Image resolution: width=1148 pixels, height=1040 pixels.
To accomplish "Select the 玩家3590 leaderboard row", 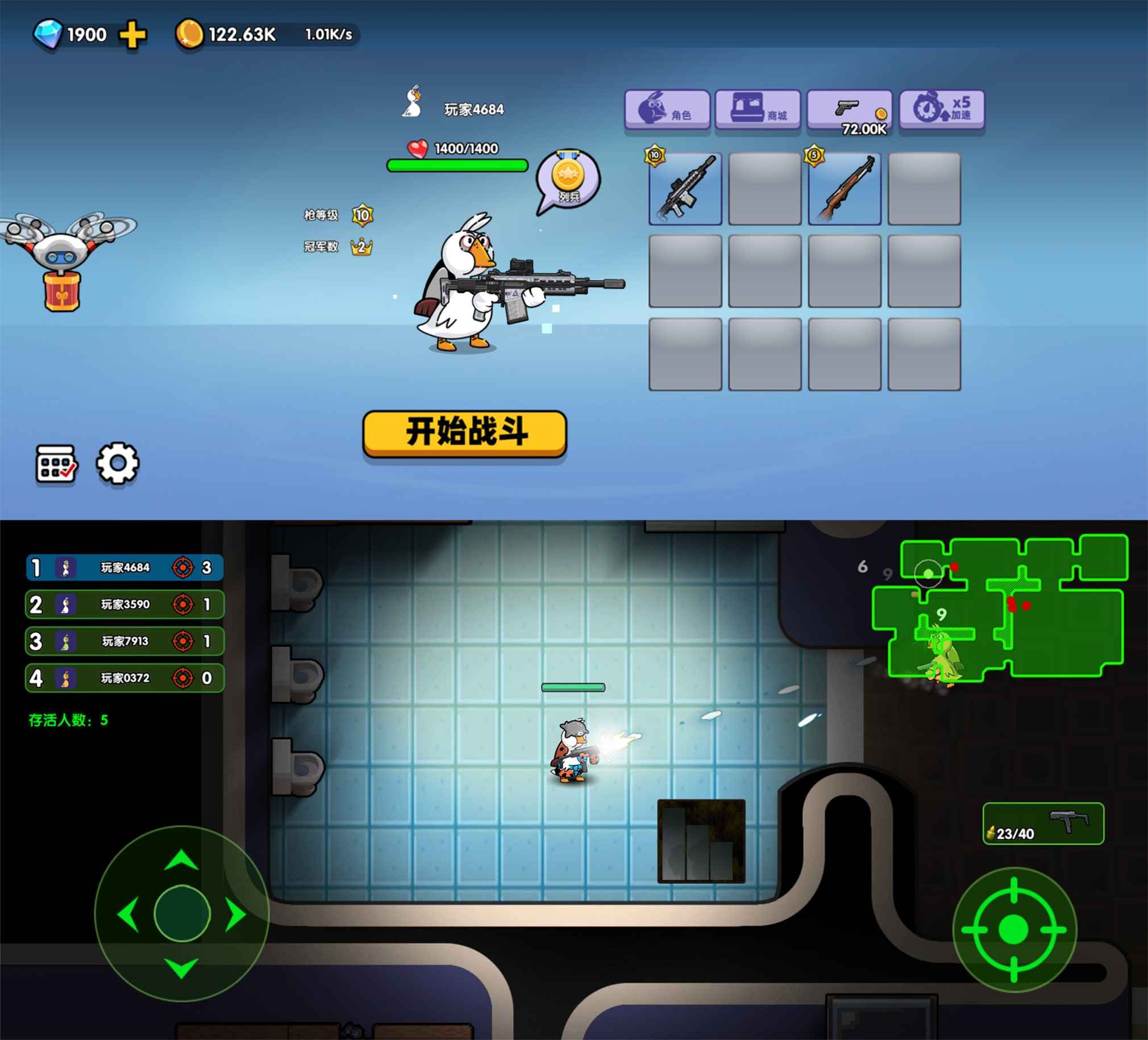I will [124, 604].
